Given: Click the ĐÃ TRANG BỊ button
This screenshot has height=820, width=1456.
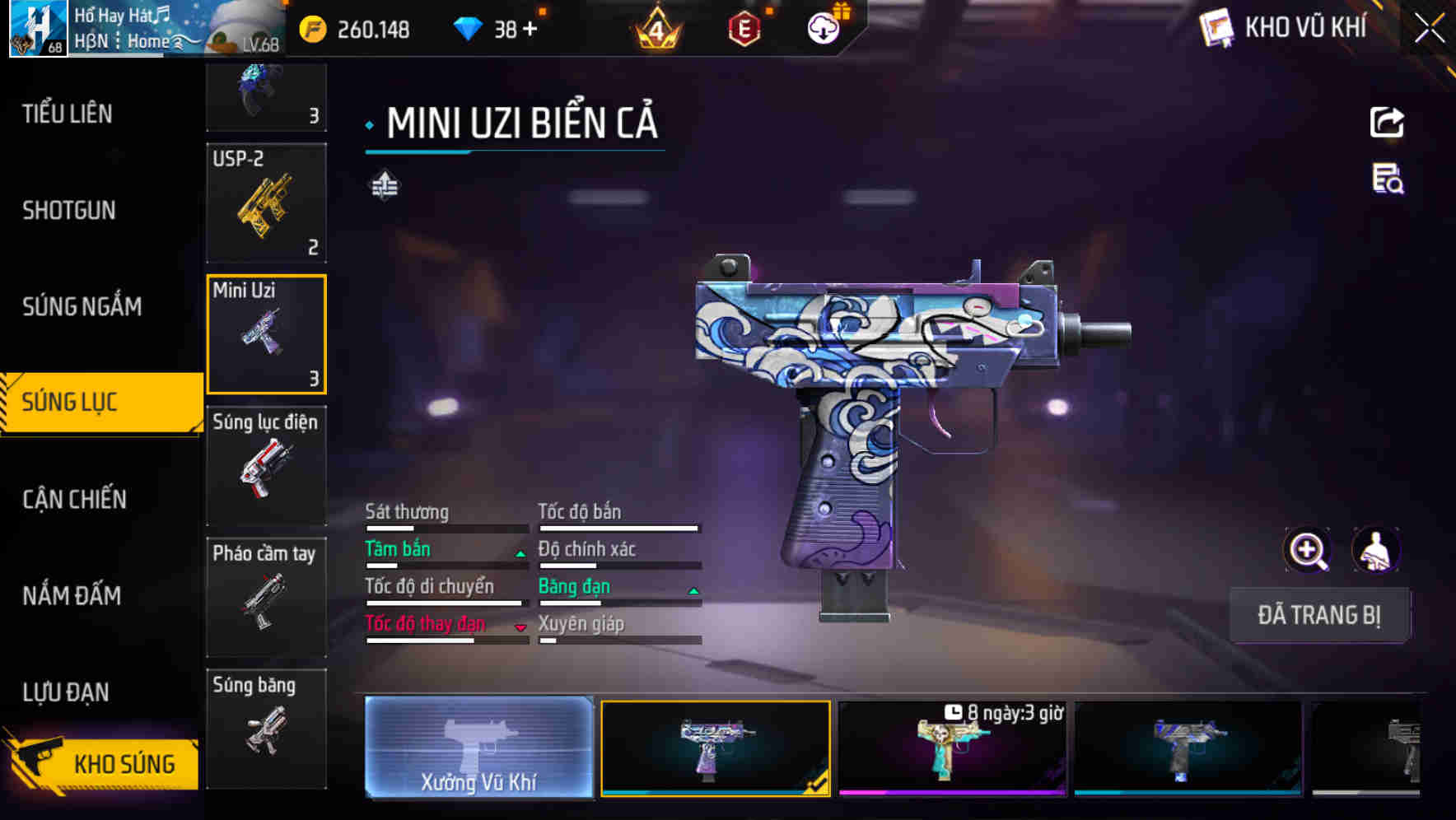Looking at the screenshot, I should click(1318, 615).
